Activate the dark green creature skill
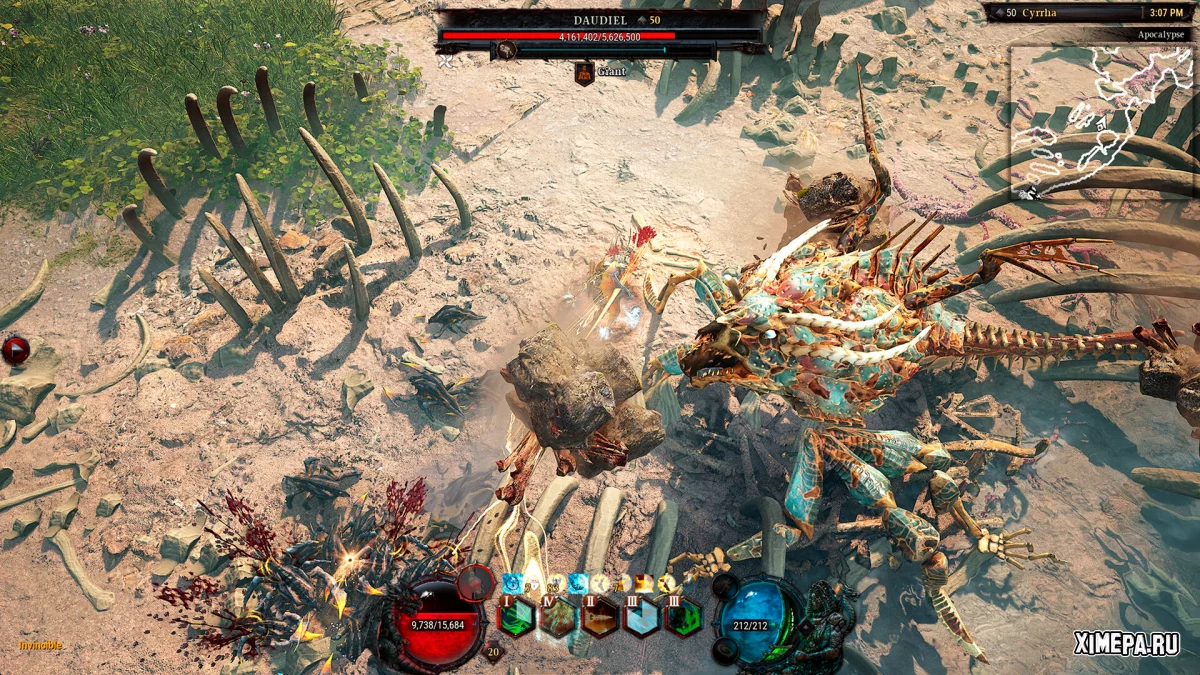Viewport: 1200px width, 675px height. 685,617
